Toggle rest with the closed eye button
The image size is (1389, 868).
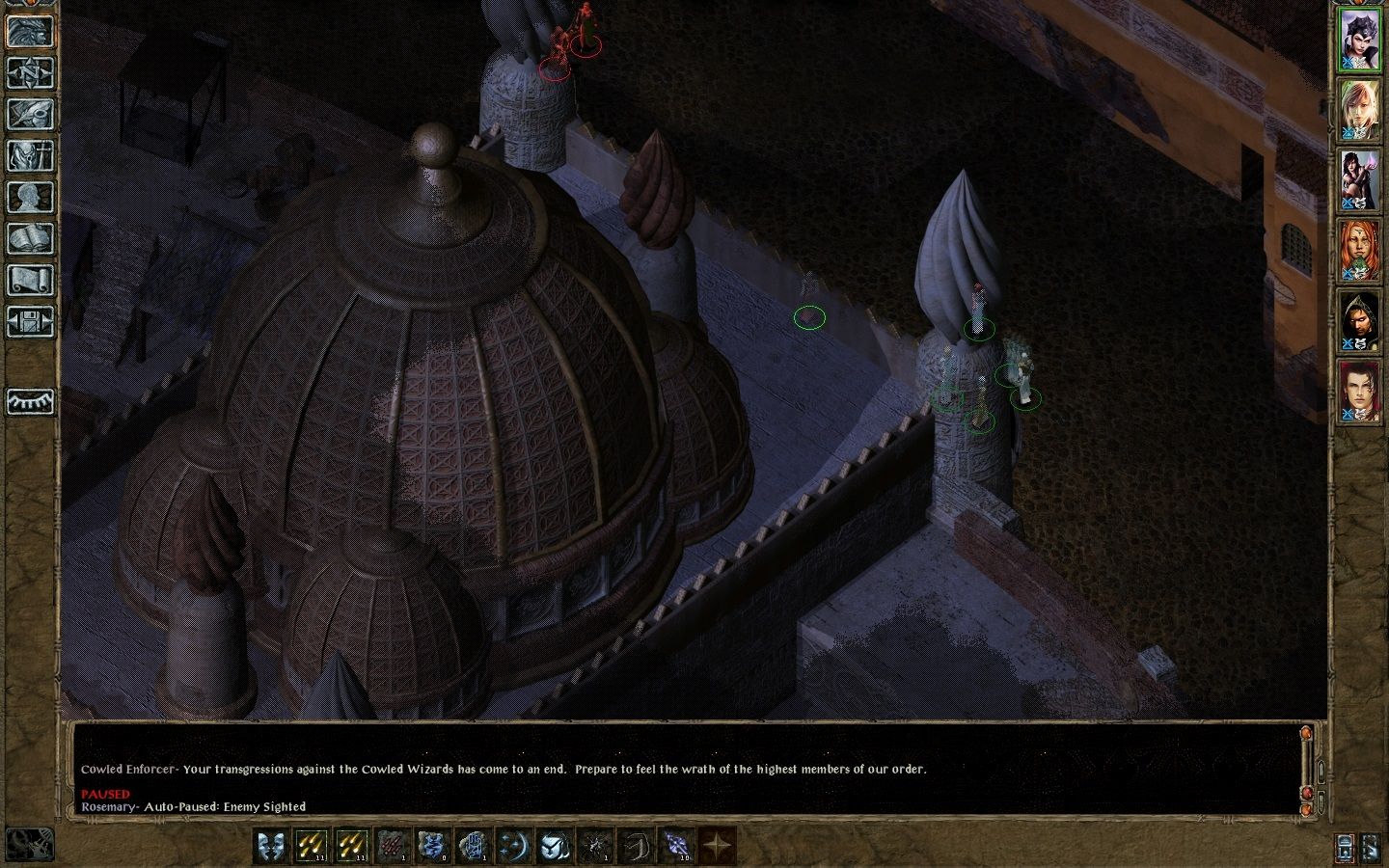pos(30,402)
